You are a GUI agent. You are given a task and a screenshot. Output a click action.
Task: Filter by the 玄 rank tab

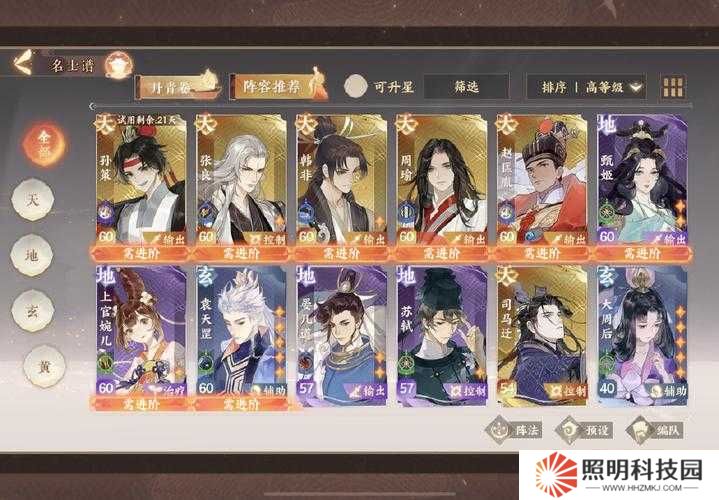point(33,310)
